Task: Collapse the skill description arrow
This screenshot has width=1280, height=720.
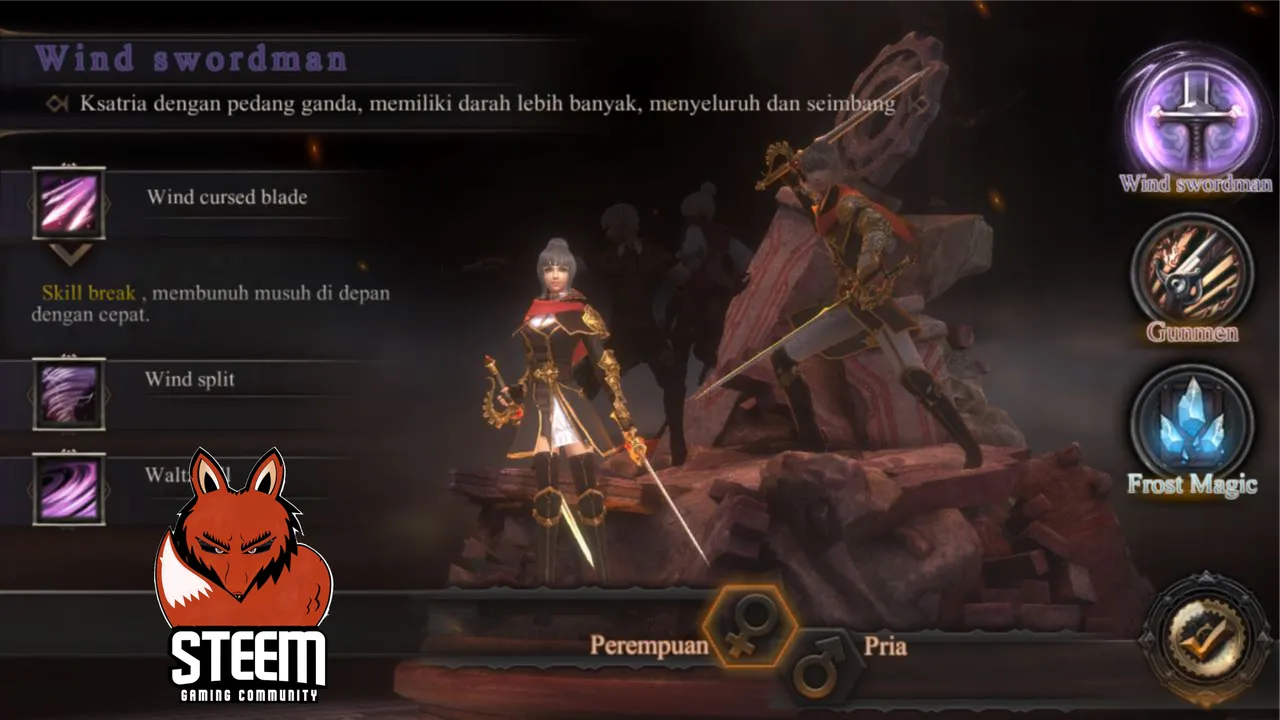Action: [x=70, y=255]
